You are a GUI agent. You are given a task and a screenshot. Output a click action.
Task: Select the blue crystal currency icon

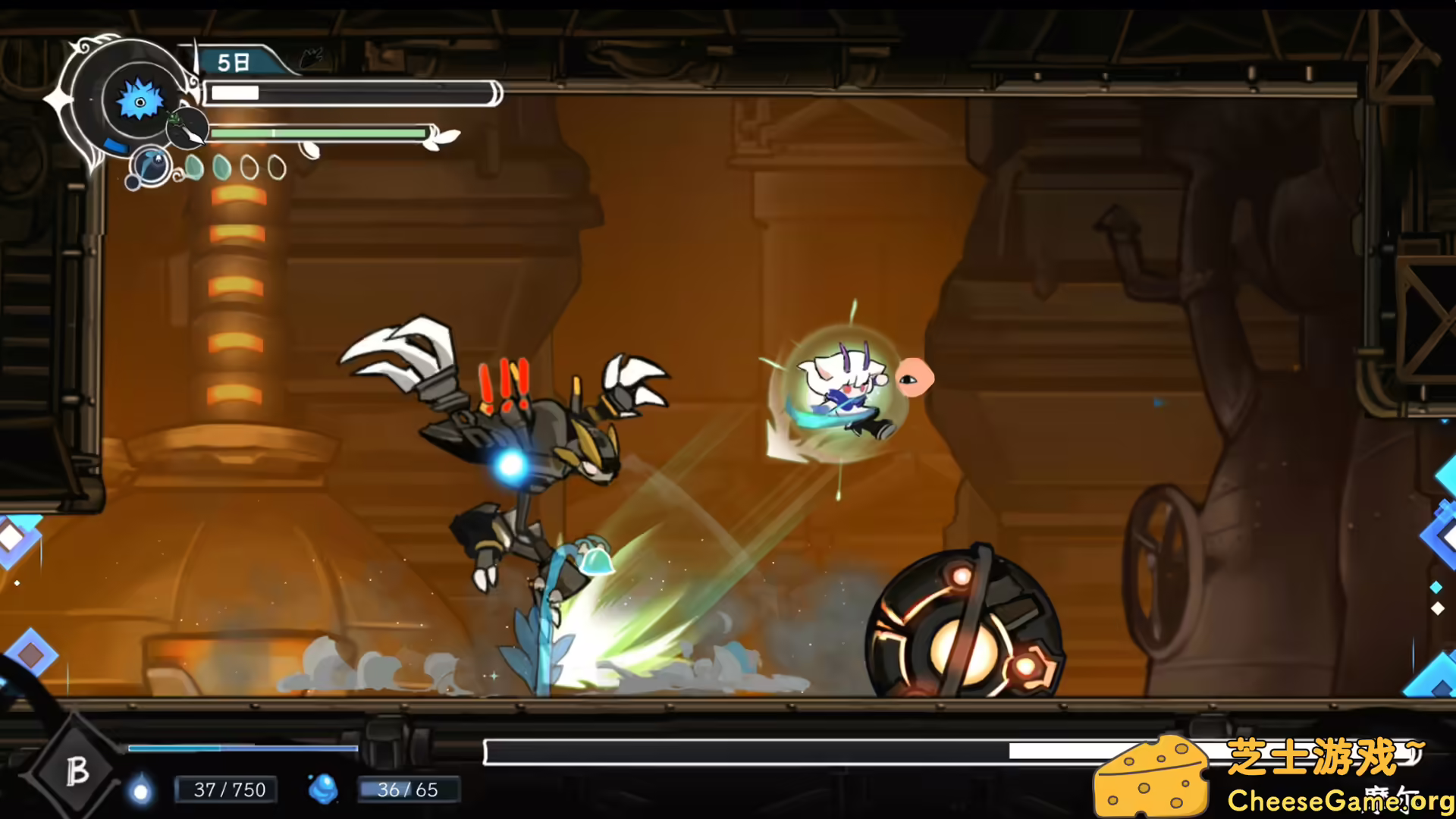(x=324, y=789)
